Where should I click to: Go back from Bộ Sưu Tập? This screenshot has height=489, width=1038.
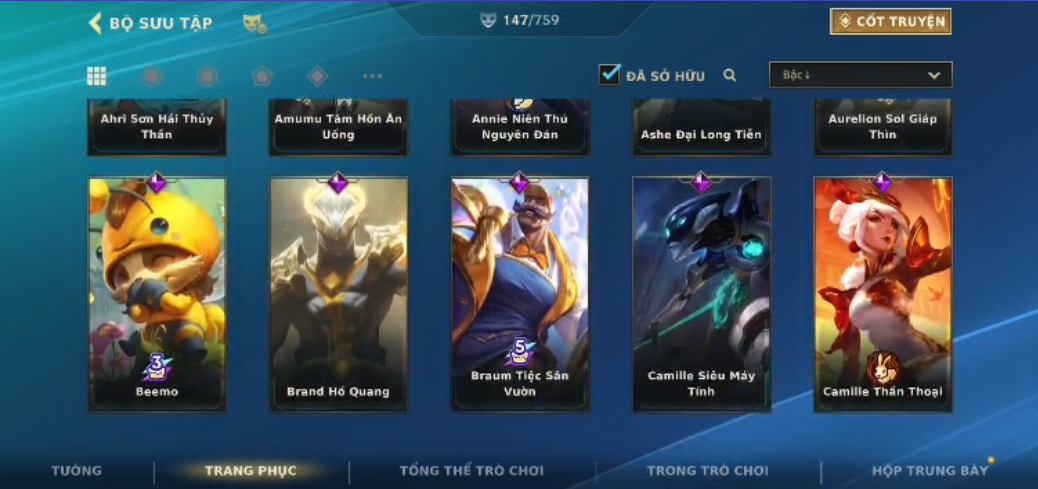coord(96,23)
